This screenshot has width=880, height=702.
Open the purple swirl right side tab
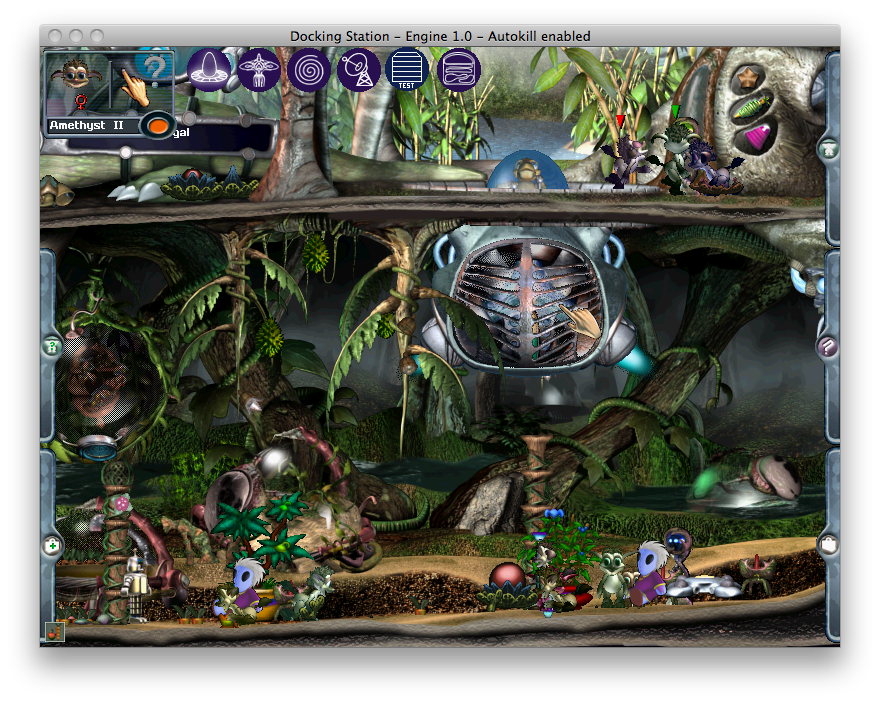coord(827,347)
